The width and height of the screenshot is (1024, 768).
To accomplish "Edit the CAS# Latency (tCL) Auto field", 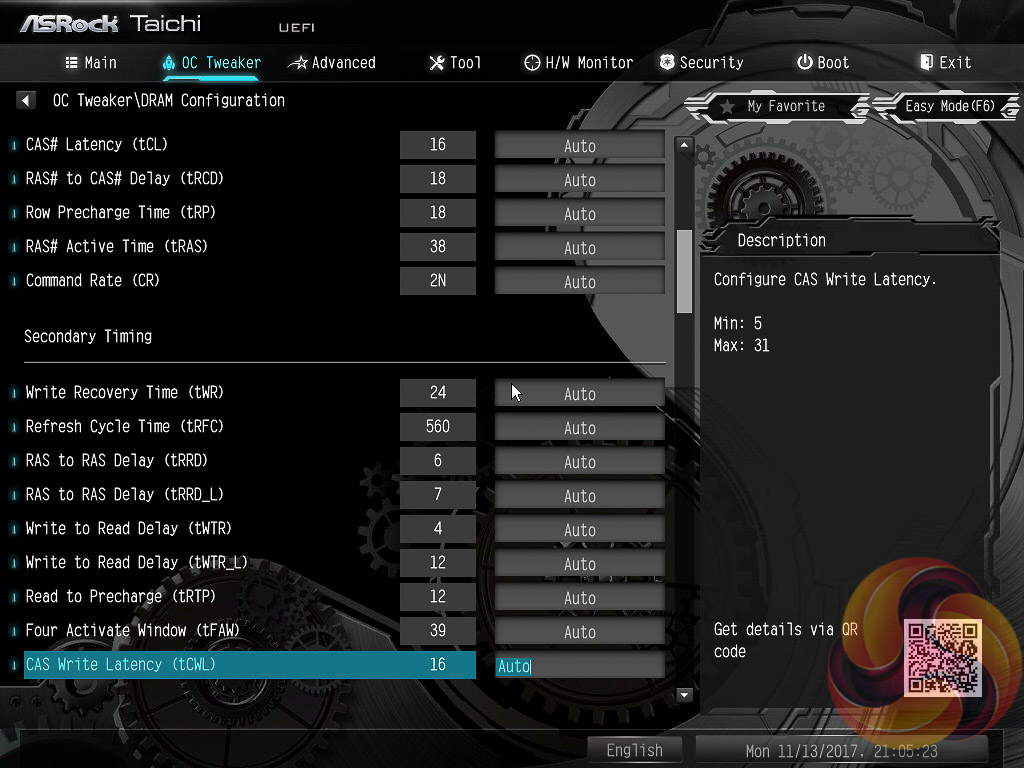I will click(579, 145).
